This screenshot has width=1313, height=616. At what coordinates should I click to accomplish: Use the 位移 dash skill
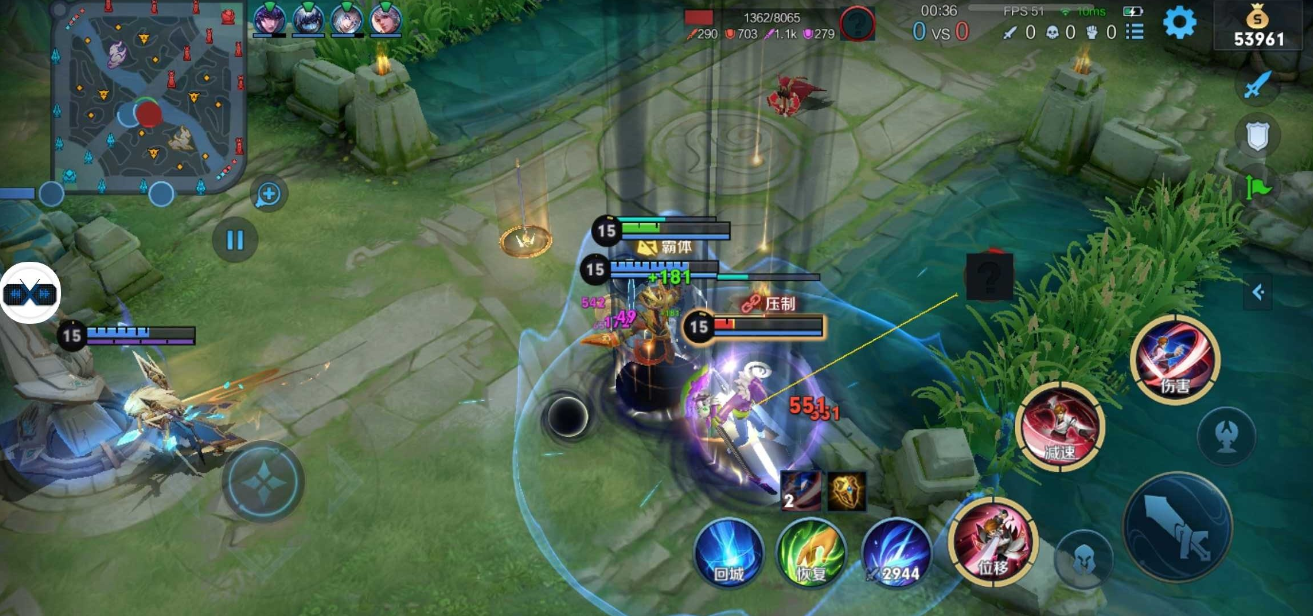pos(993,540)
